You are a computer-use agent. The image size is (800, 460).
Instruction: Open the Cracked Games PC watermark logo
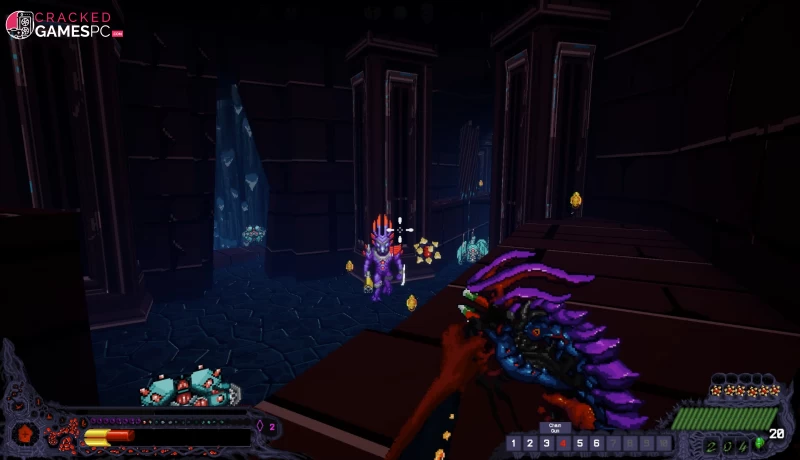(x=63, y=24)
